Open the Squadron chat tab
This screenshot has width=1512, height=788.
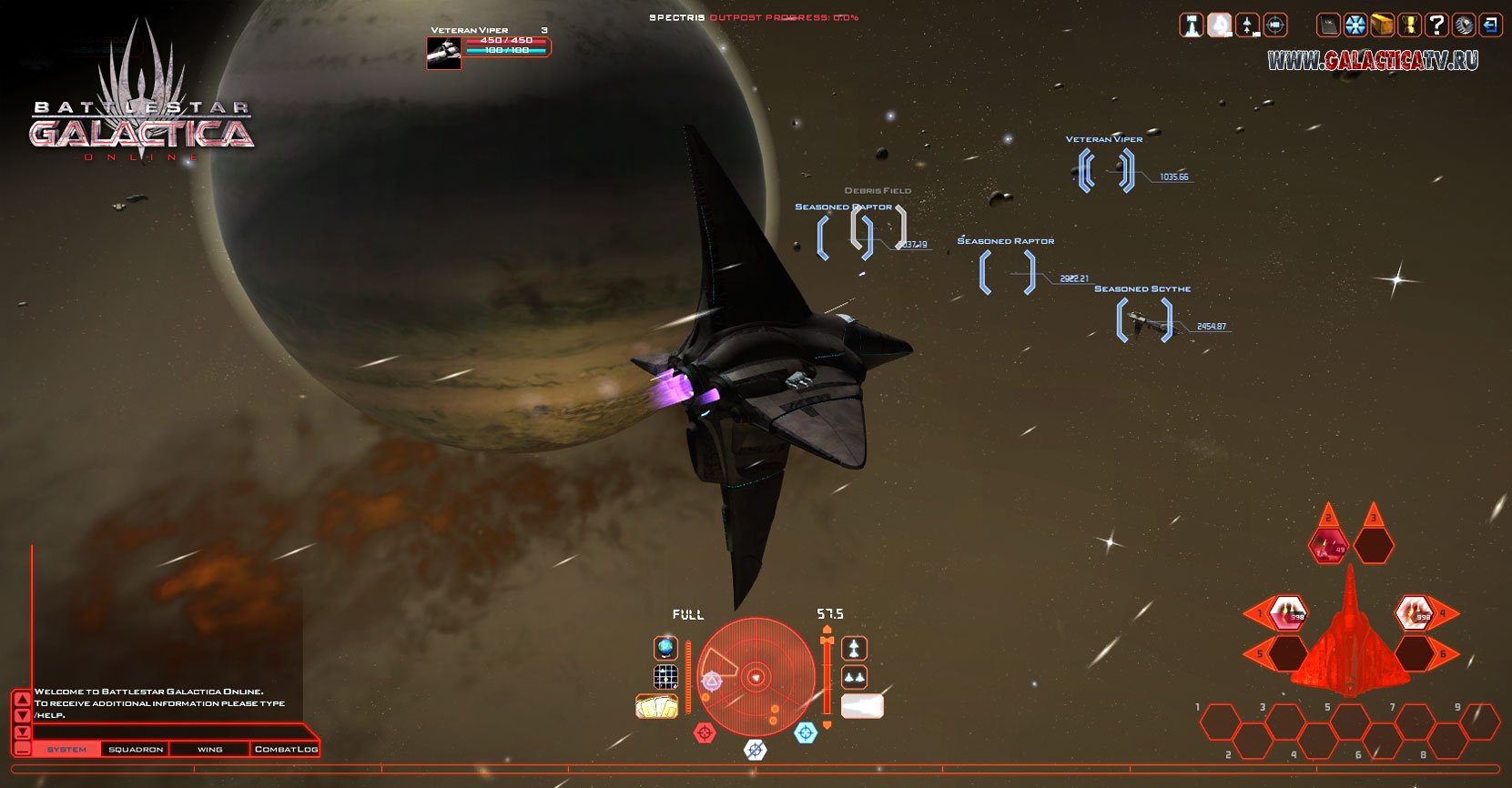point(136,749)
